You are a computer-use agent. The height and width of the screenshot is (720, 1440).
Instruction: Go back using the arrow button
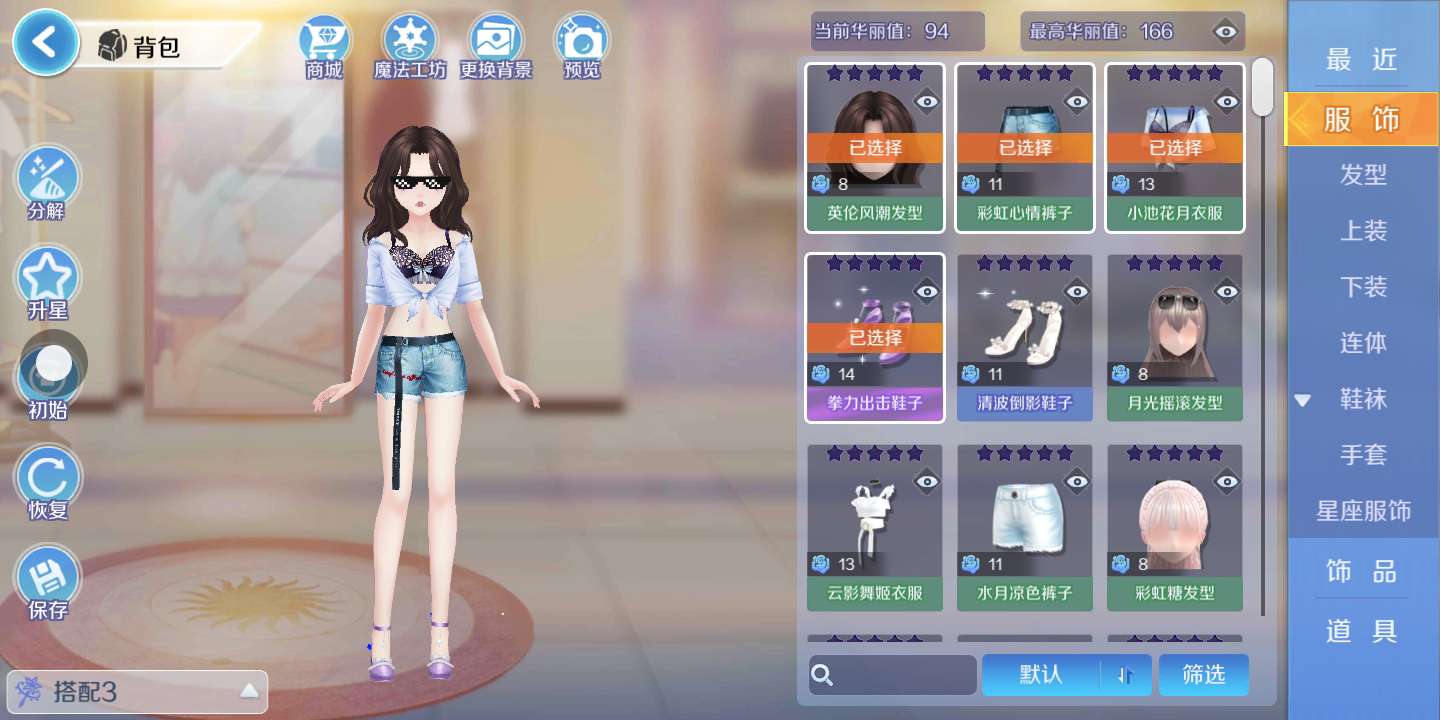(x=44, y=44)
